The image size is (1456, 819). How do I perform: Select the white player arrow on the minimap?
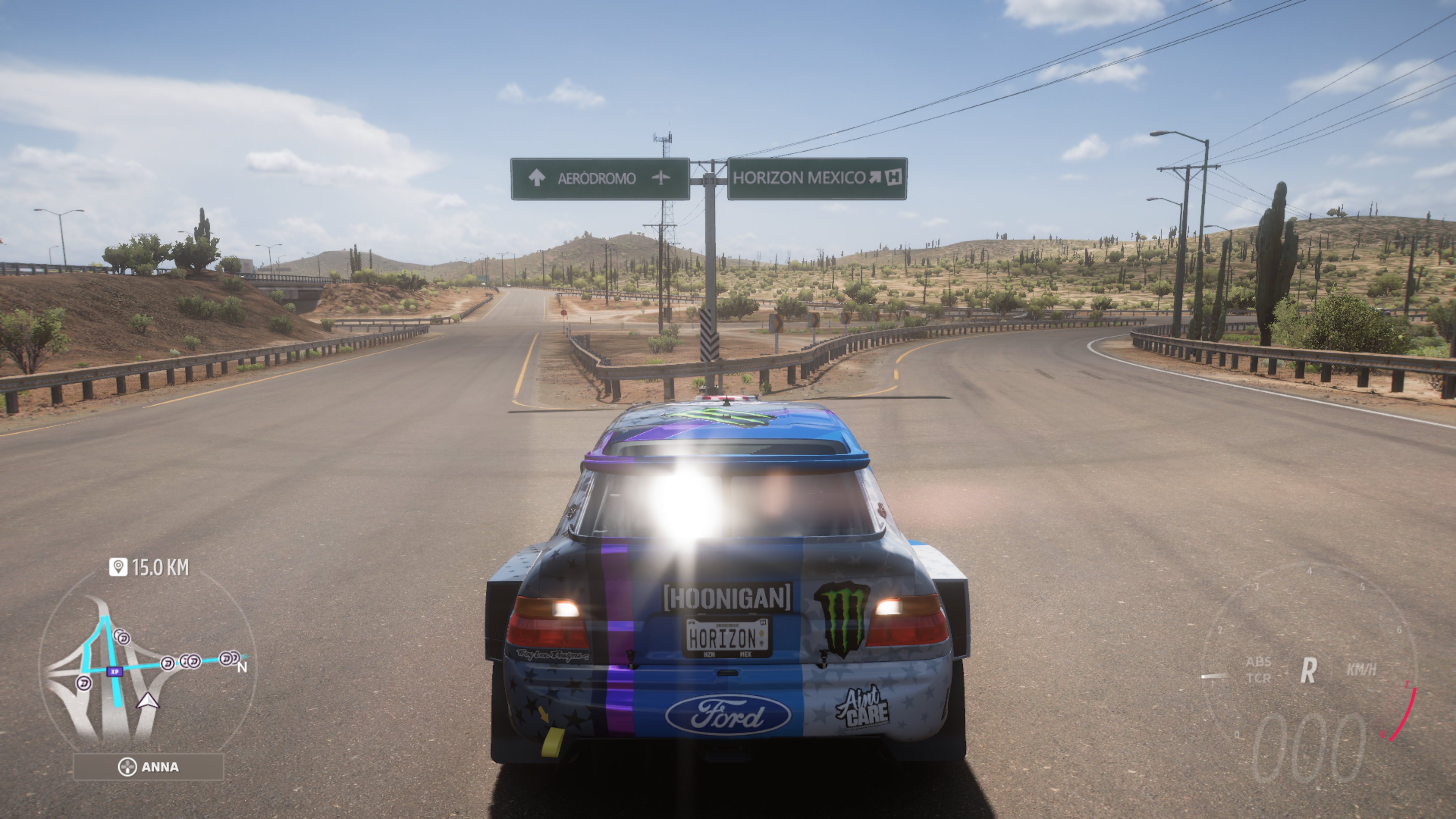[x=148, y=701]
